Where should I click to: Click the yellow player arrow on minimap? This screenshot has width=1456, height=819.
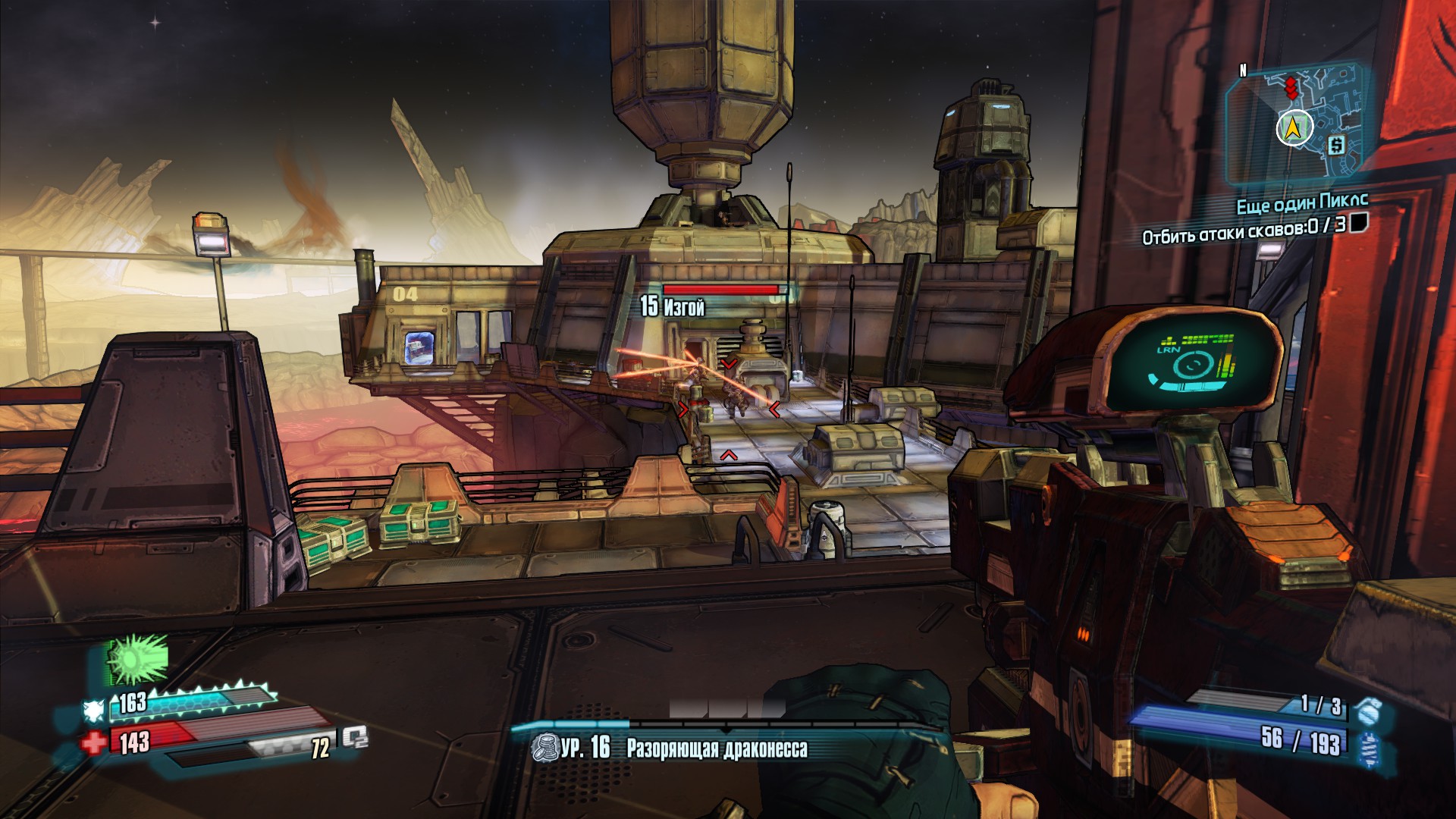pyautogui.click(x=1294, y=129)
